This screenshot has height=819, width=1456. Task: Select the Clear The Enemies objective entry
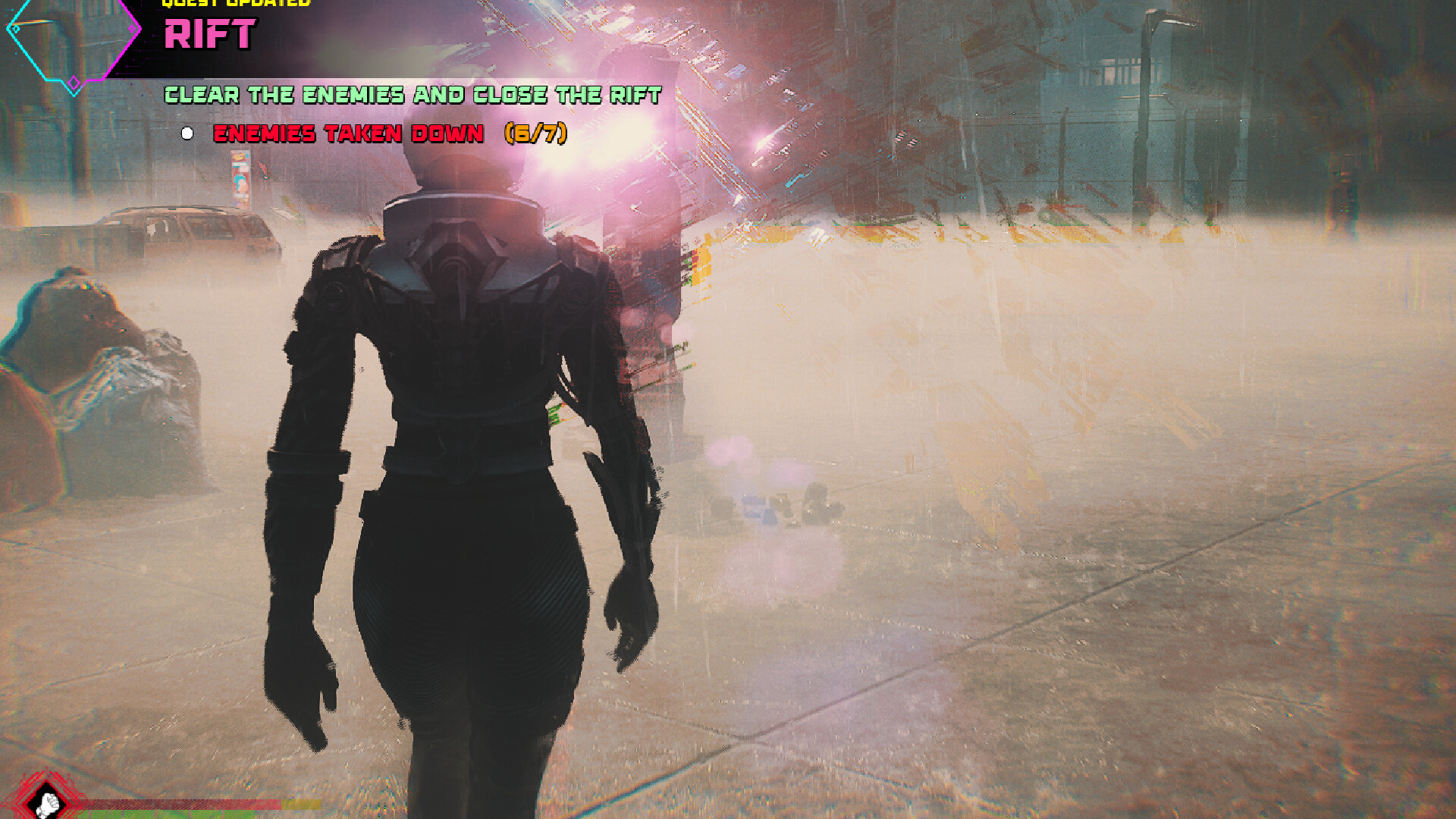[413, 95]
